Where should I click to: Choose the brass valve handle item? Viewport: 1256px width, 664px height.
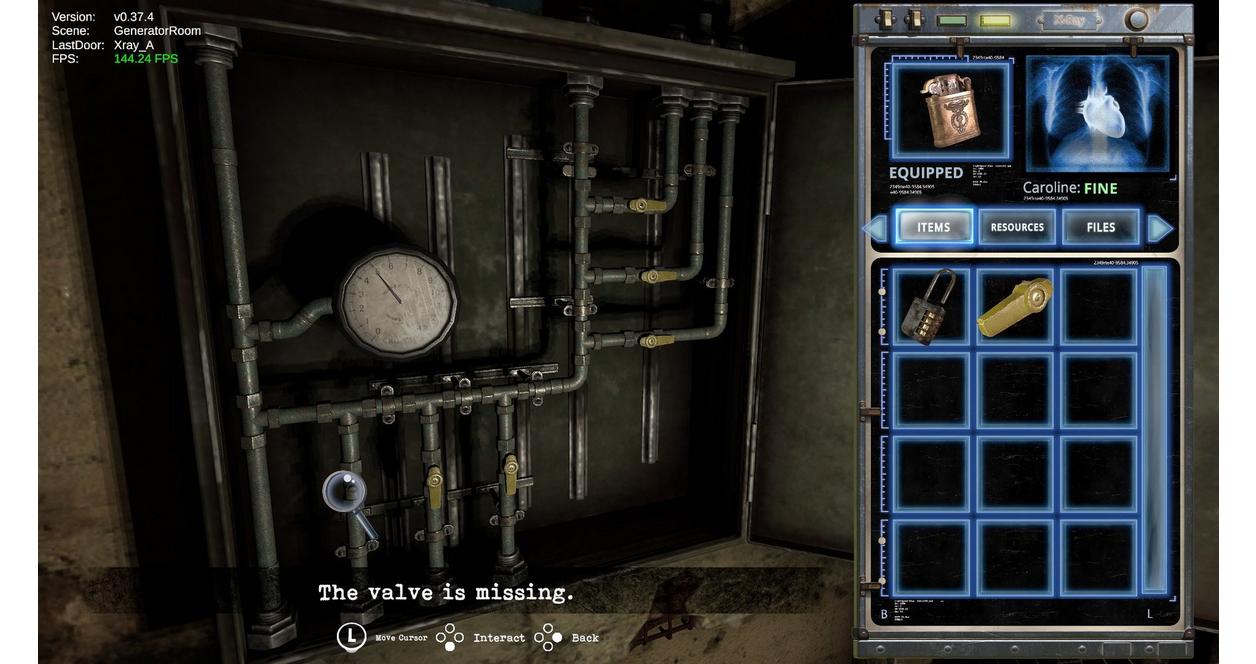click(x=1015, y=306)
